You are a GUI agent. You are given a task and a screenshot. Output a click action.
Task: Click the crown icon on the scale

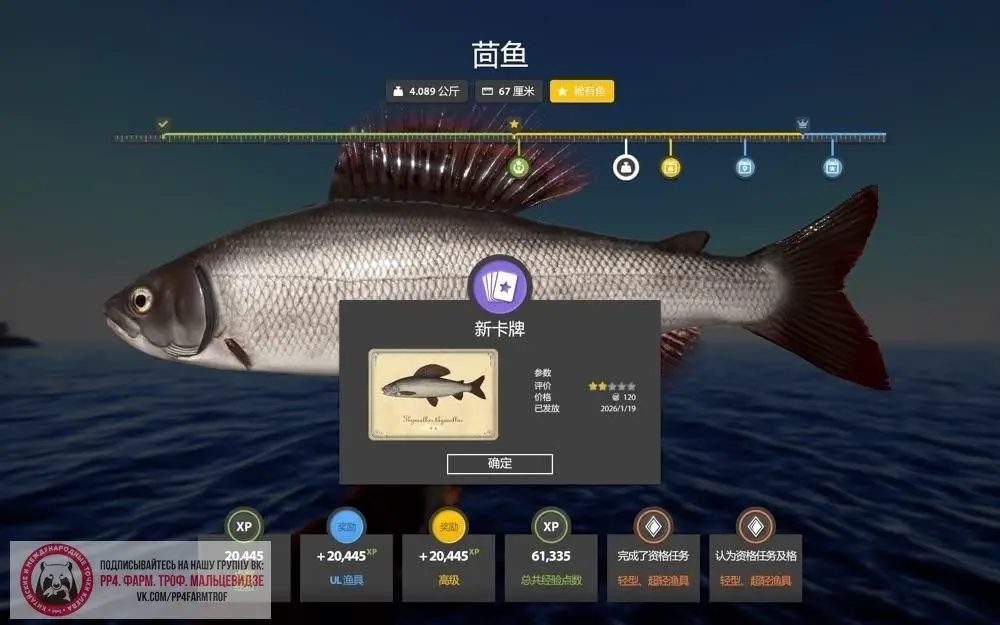[x=802, y=124]
